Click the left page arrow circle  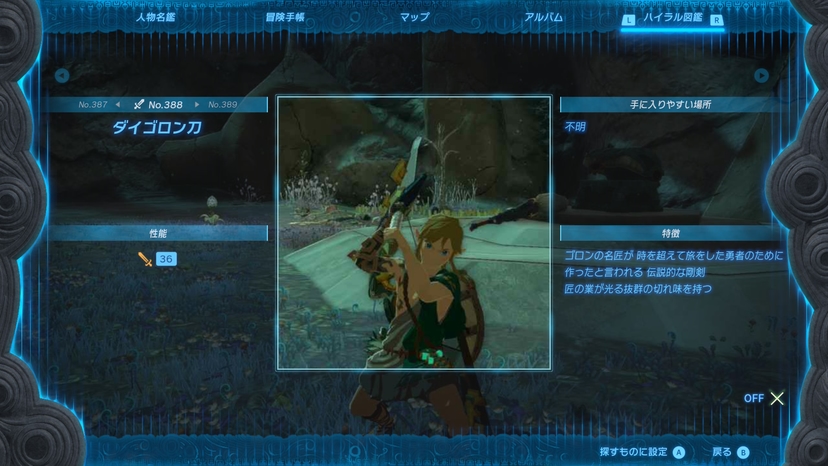click(x=62, y=75)
